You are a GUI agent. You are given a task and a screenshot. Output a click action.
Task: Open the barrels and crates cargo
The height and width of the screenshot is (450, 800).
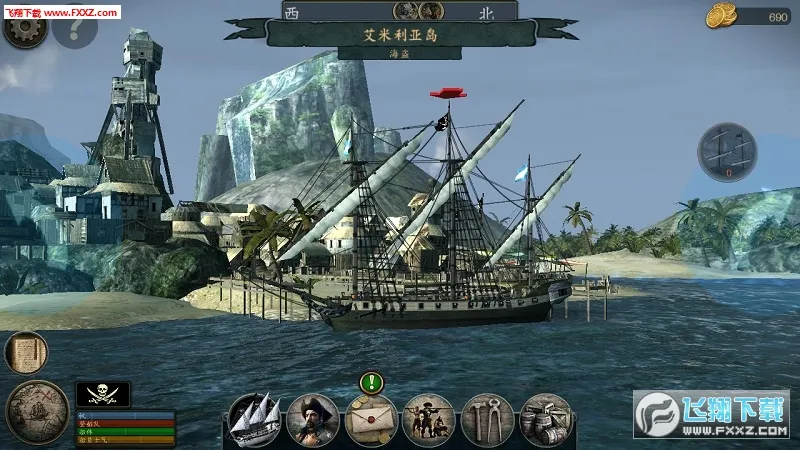(x=546, y=419)
